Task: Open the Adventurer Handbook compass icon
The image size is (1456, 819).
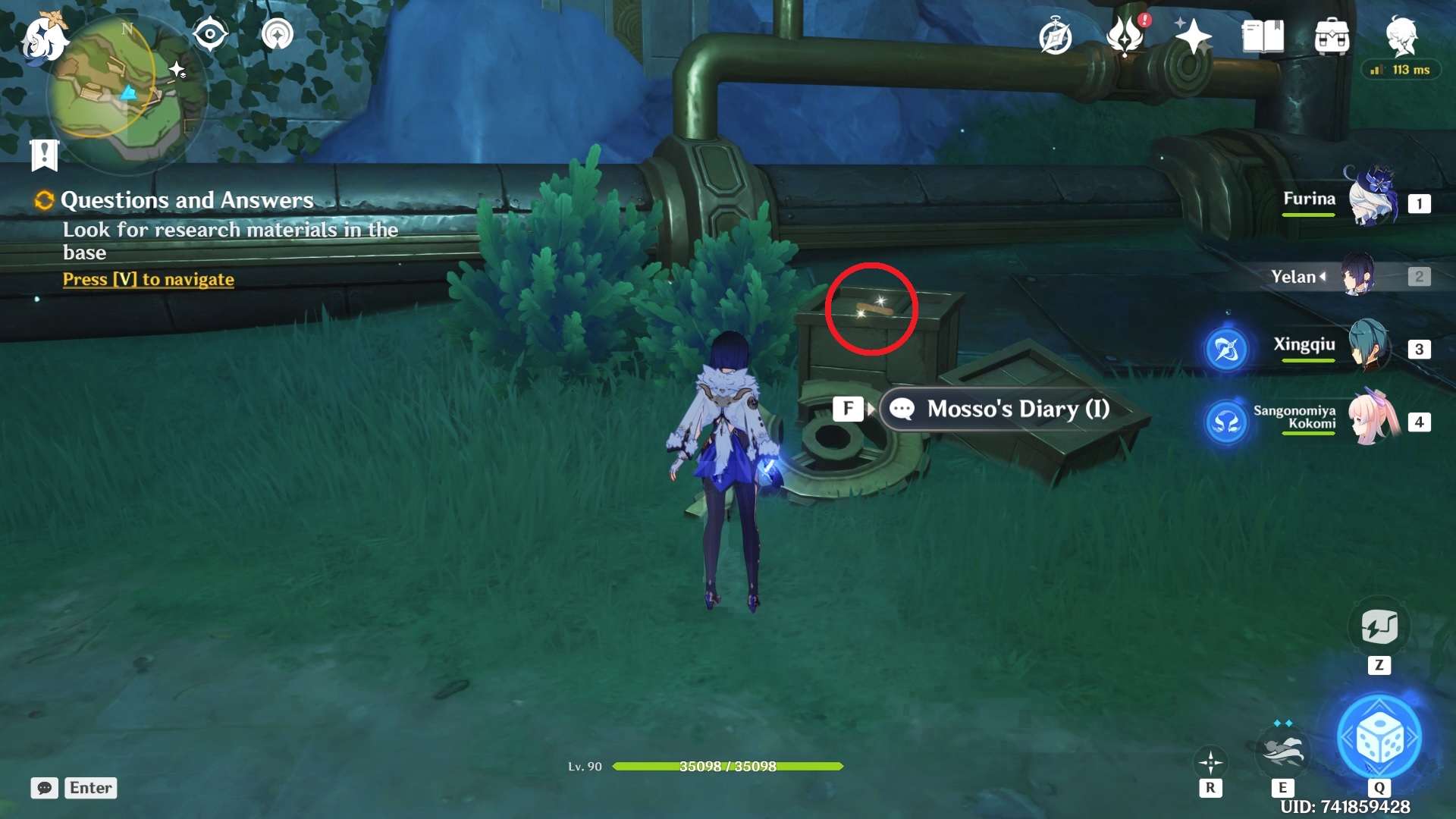Action: tap(1057, 36)
